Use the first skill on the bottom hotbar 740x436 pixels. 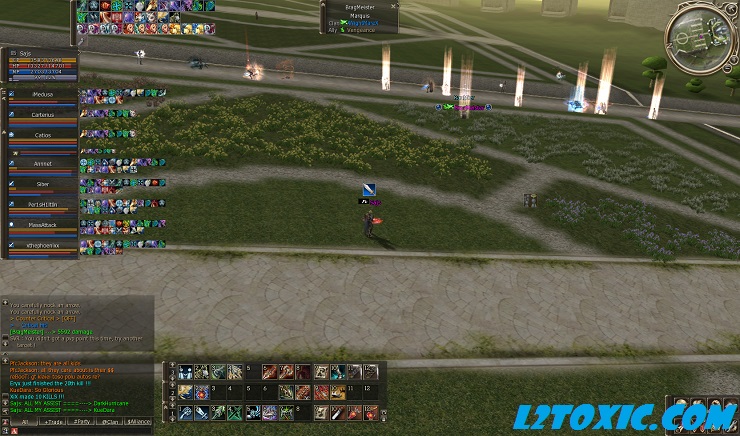(187, 412)
